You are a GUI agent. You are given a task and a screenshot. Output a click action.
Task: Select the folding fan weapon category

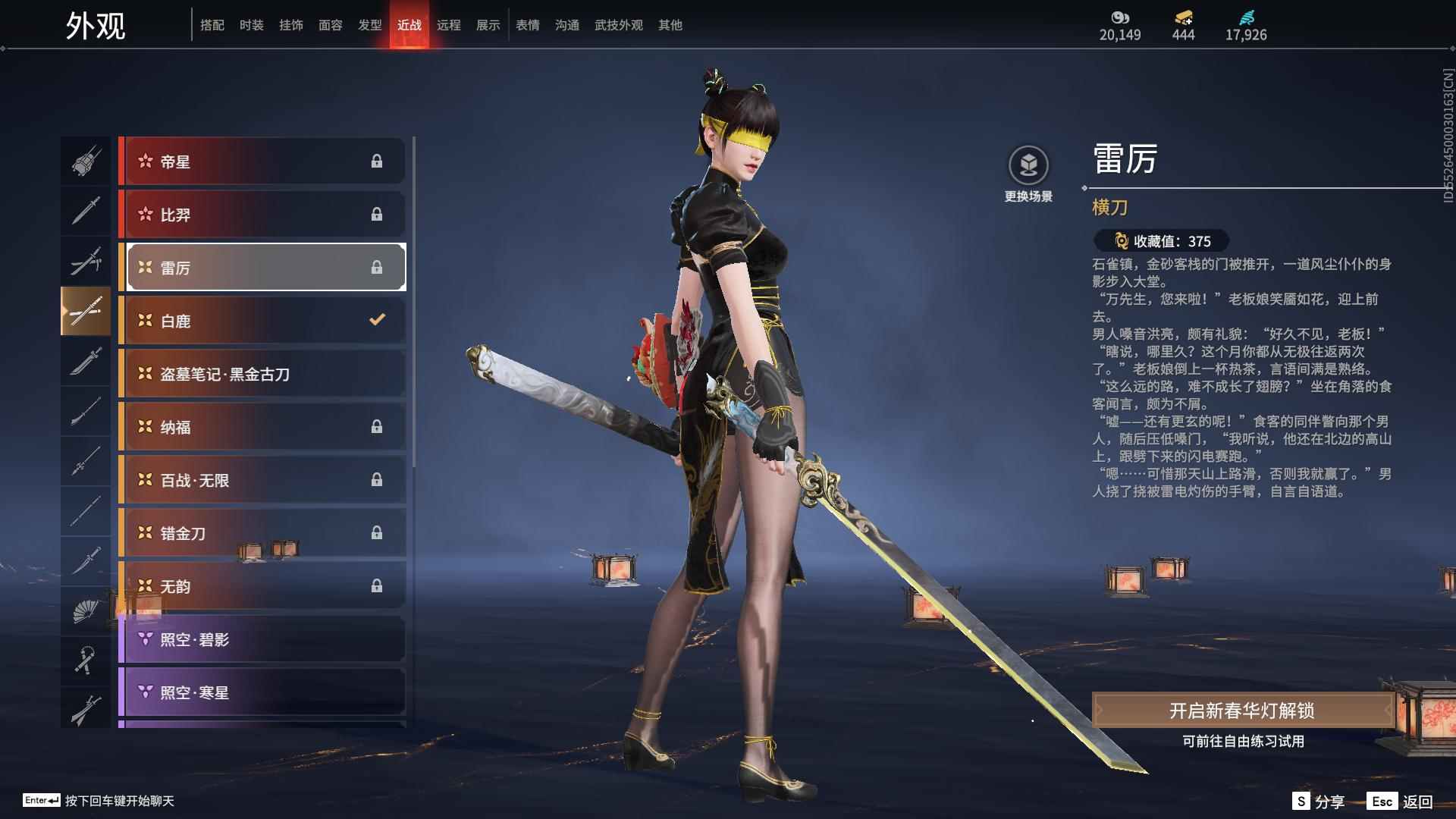(86, 611)
